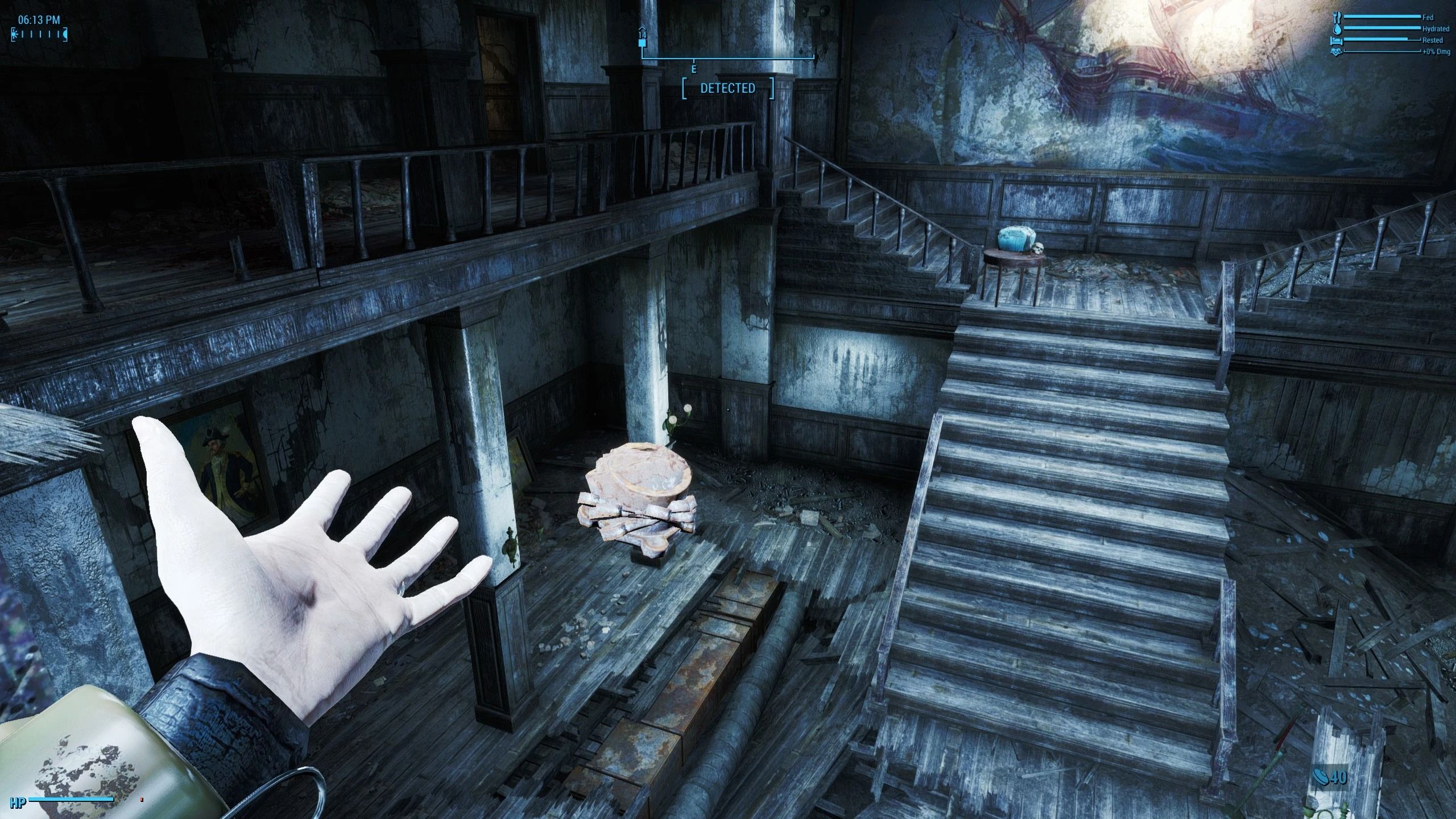Select the Rested status label
1456x819 pixels.
click(x=1429, y=40)
